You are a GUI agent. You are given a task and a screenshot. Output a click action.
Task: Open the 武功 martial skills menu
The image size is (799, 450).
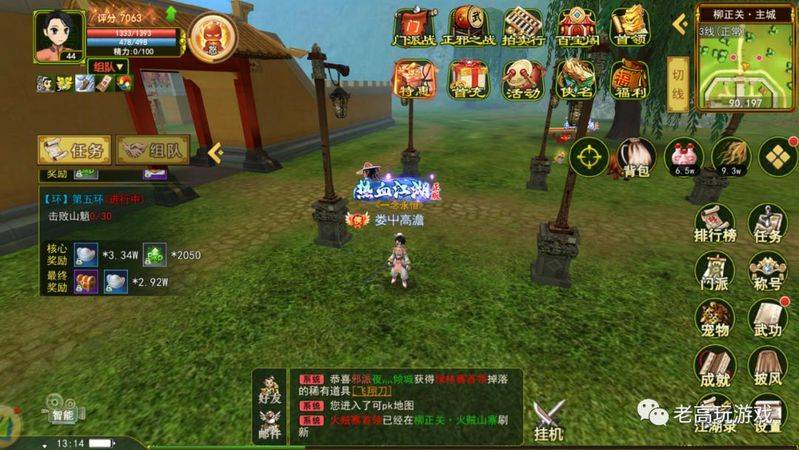click(x=768, y=321)
